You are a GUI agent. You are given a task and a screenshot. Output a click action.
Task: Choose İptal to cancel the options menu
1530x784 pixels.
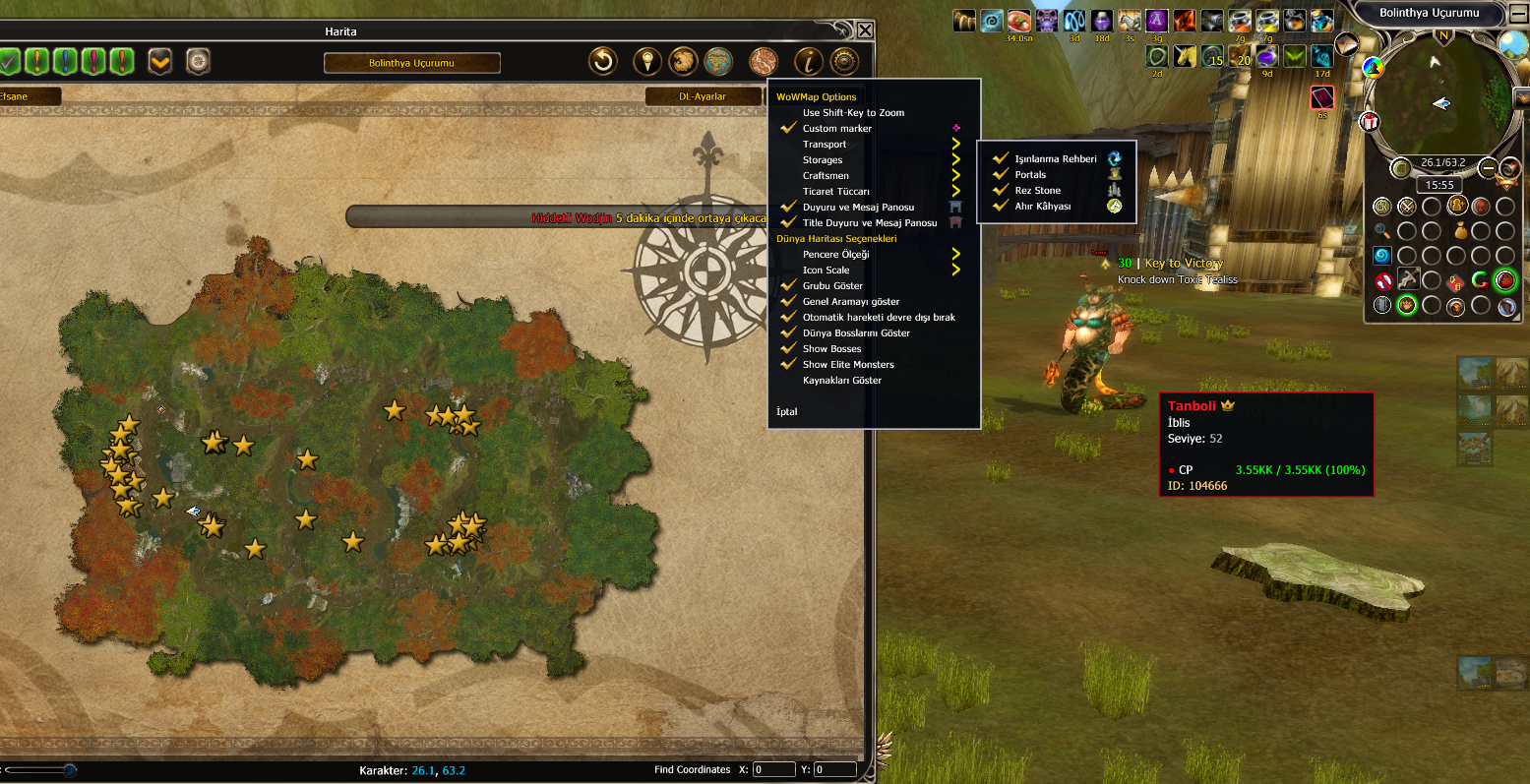click(x=787, y=412)
